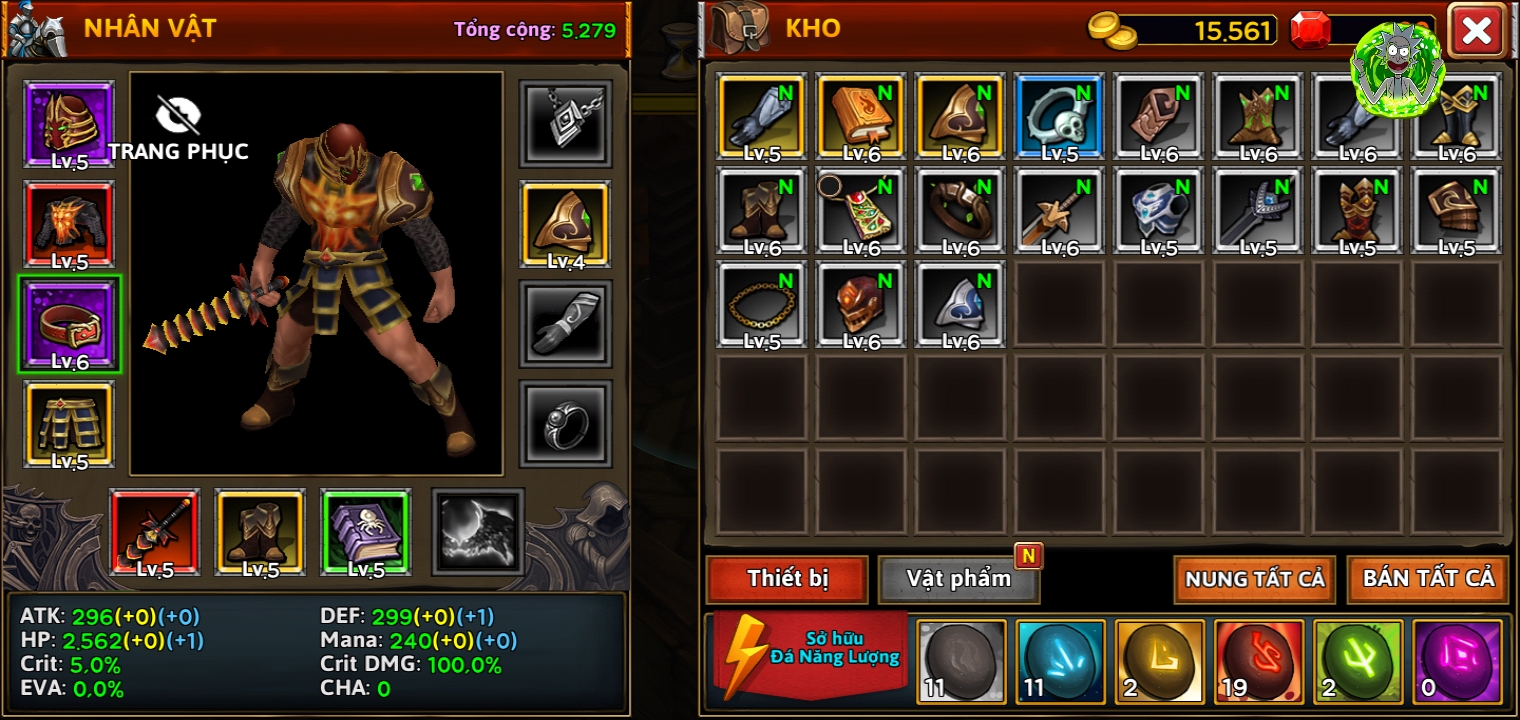Open the Lv.5 sword slot below the character
The width and height of the screenshot is (1520, 720).
pyautogui.click(x=154, y=531)
